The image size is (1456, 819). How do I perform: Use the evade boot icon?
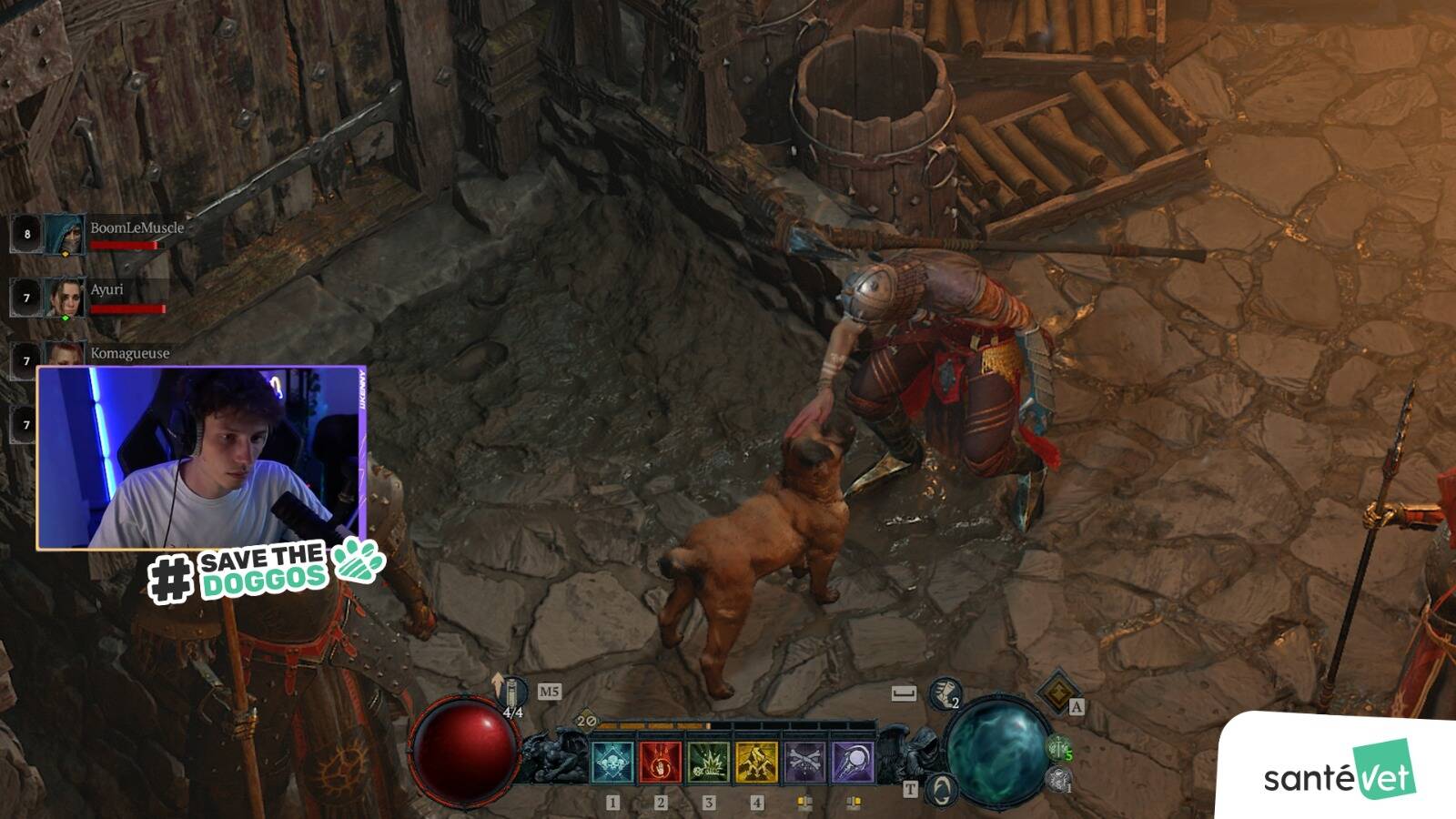[945, 694]
